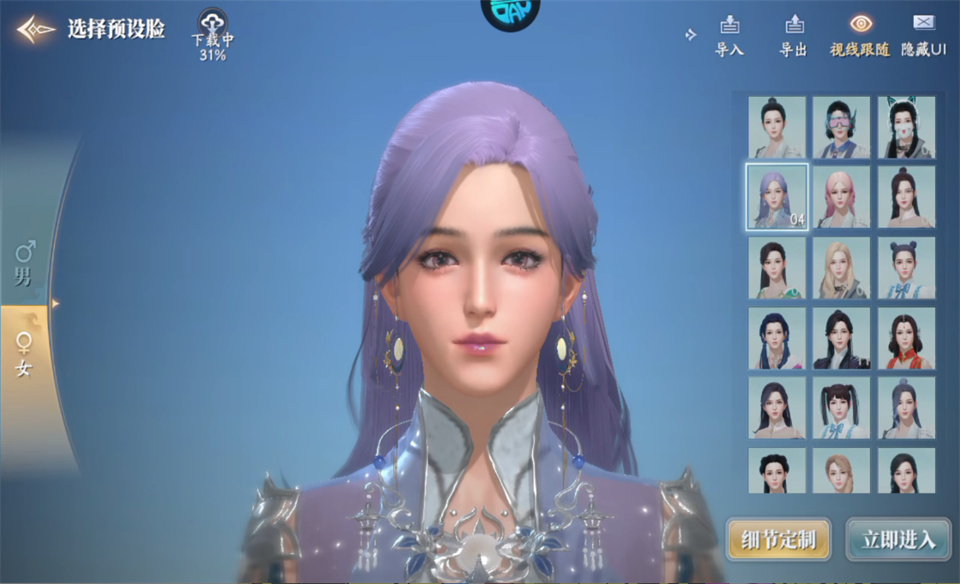Screen dimensions: 960x584
Task: Click the 导入 import button
Action: pos(729,34)
